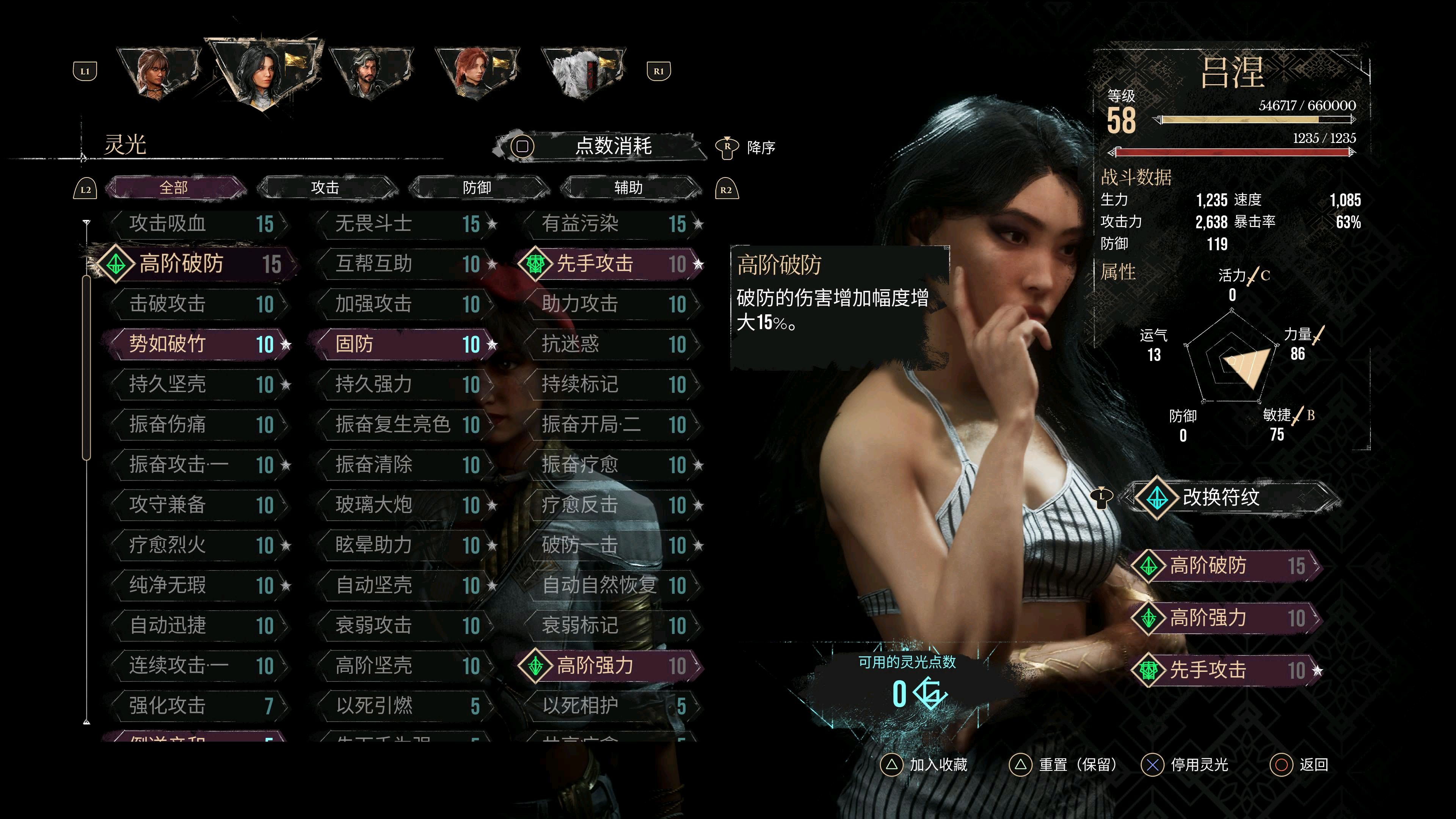Select the 强化攻击 skill costing 7

[198, 705]
